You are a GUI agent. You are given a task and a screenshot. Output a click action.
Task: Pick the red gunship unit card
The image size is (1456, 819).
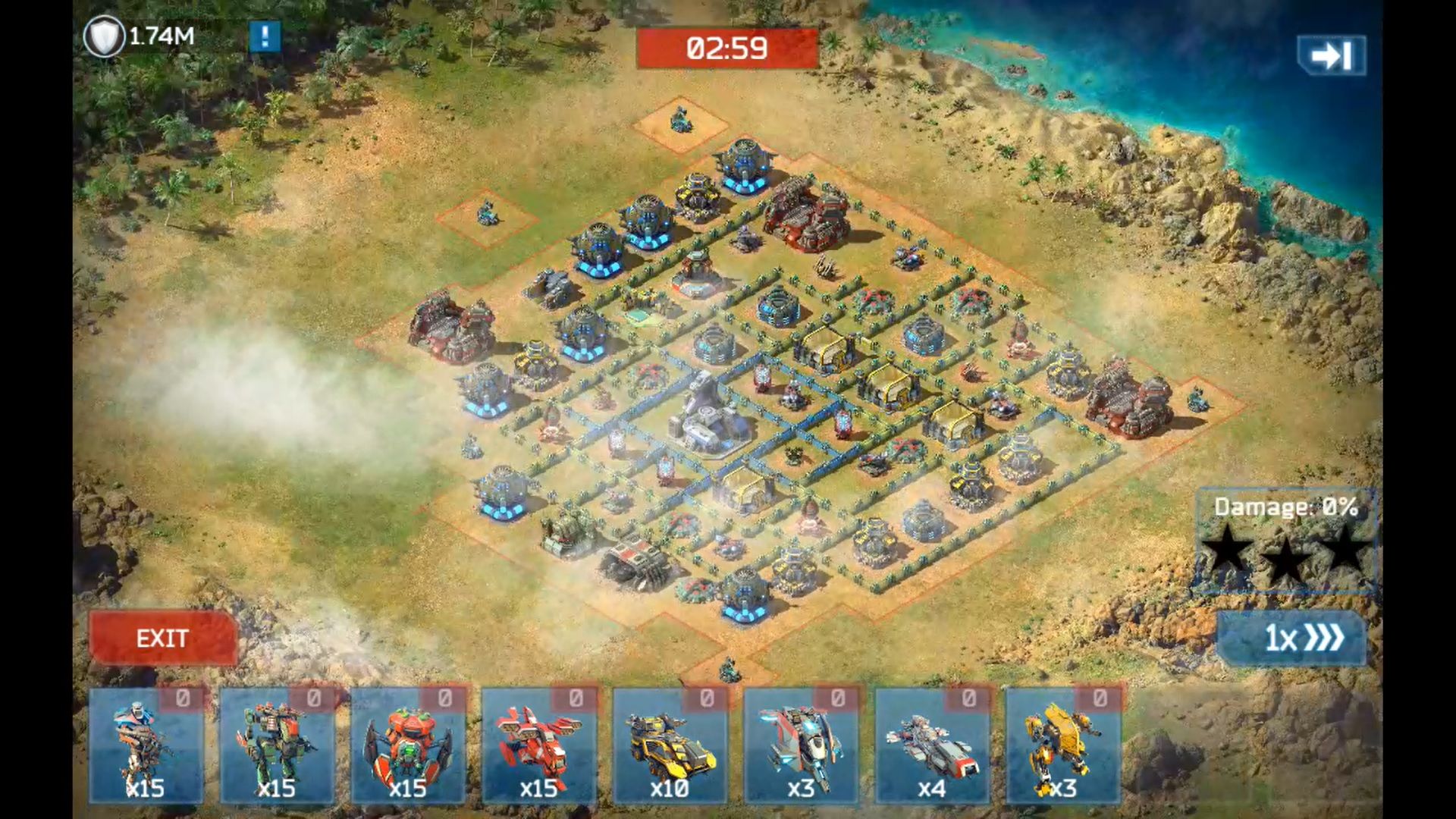[538, 745]
